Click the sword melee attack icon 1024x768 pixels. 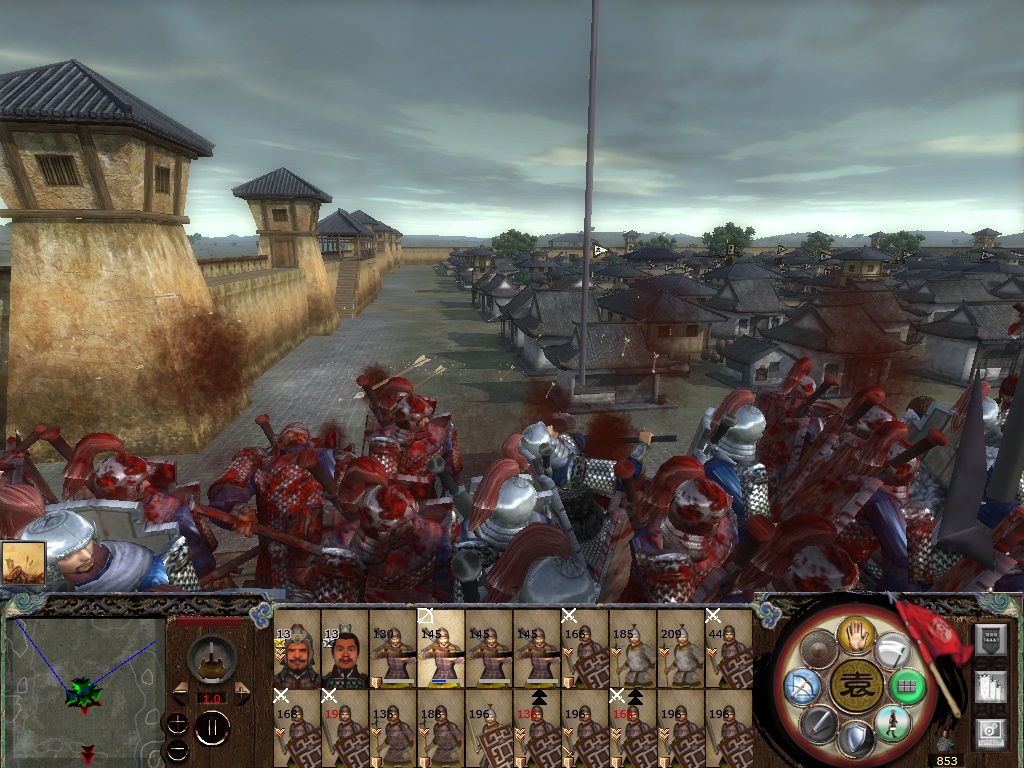(x=818, y=722)
